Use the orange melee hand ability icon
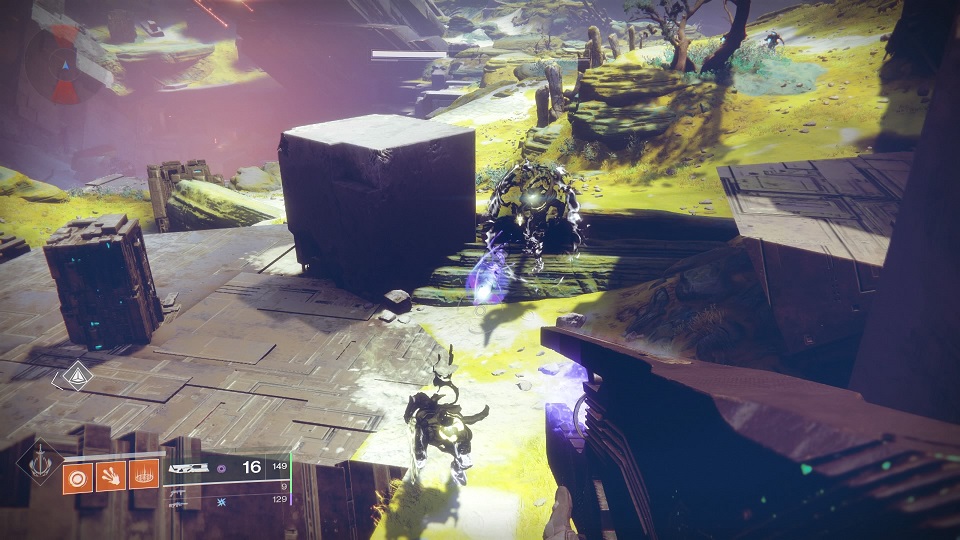The width and height of the screenshot is (960, 540). coord(113,478)
